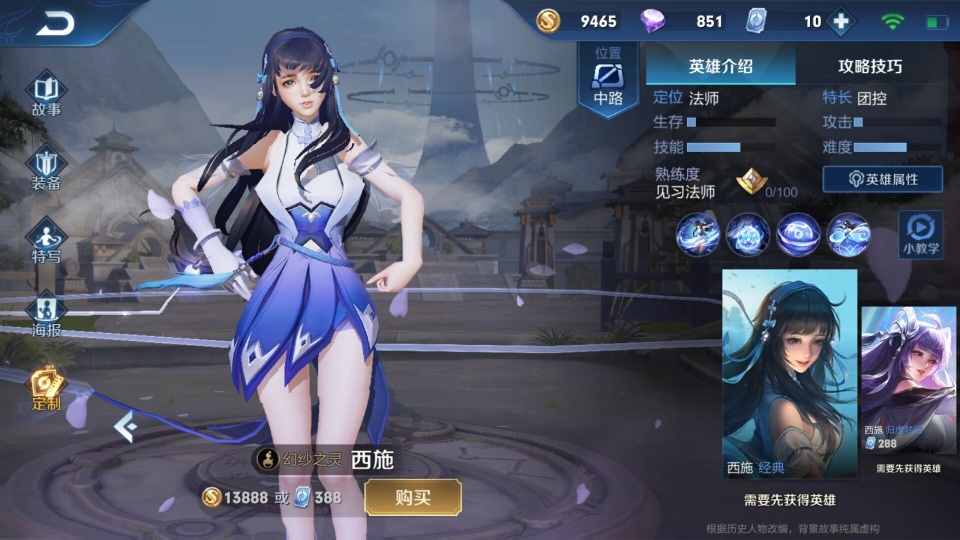
Task: Tap the 中路 lane position badge
Action: click(608, 80)
